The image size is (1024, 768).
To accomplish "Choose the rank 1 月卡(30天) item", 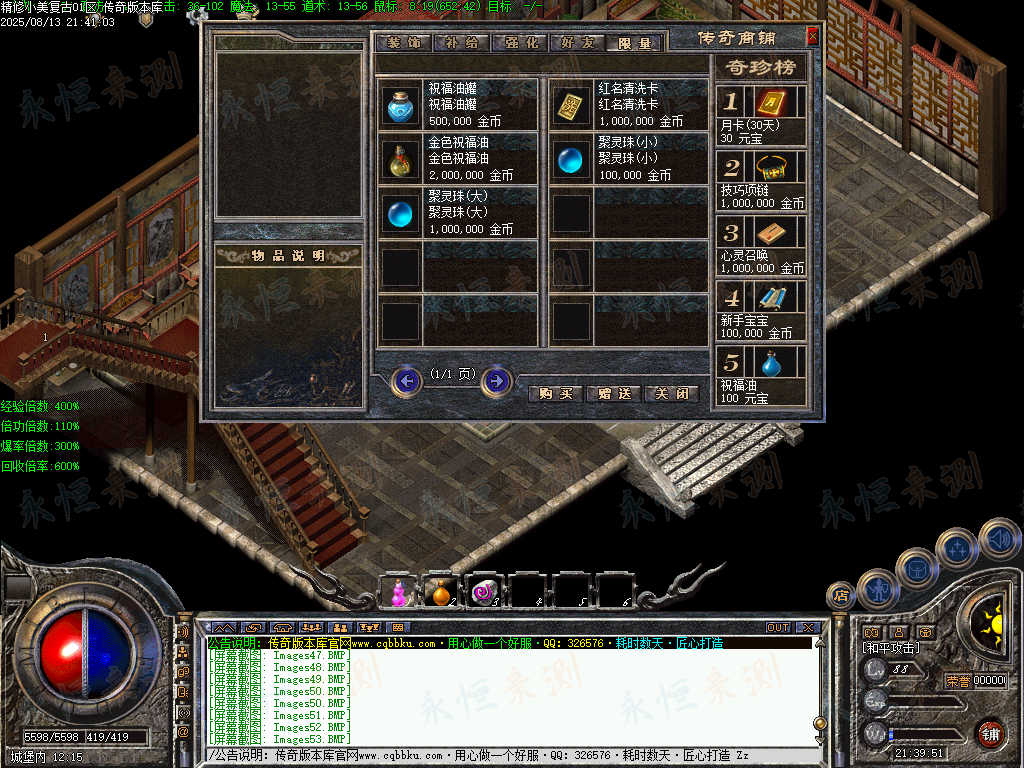I will click(x=769, y=104).
